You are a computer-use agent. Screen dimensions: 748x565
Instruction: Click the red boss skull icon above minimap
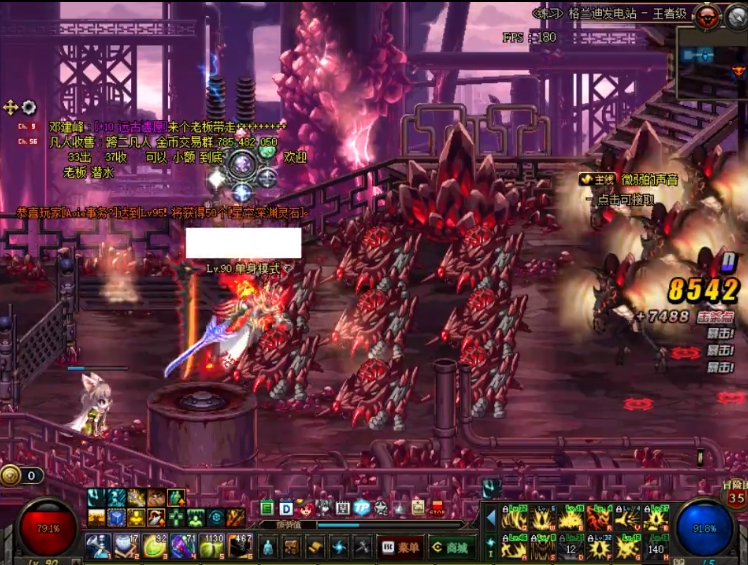pos(707,15)
